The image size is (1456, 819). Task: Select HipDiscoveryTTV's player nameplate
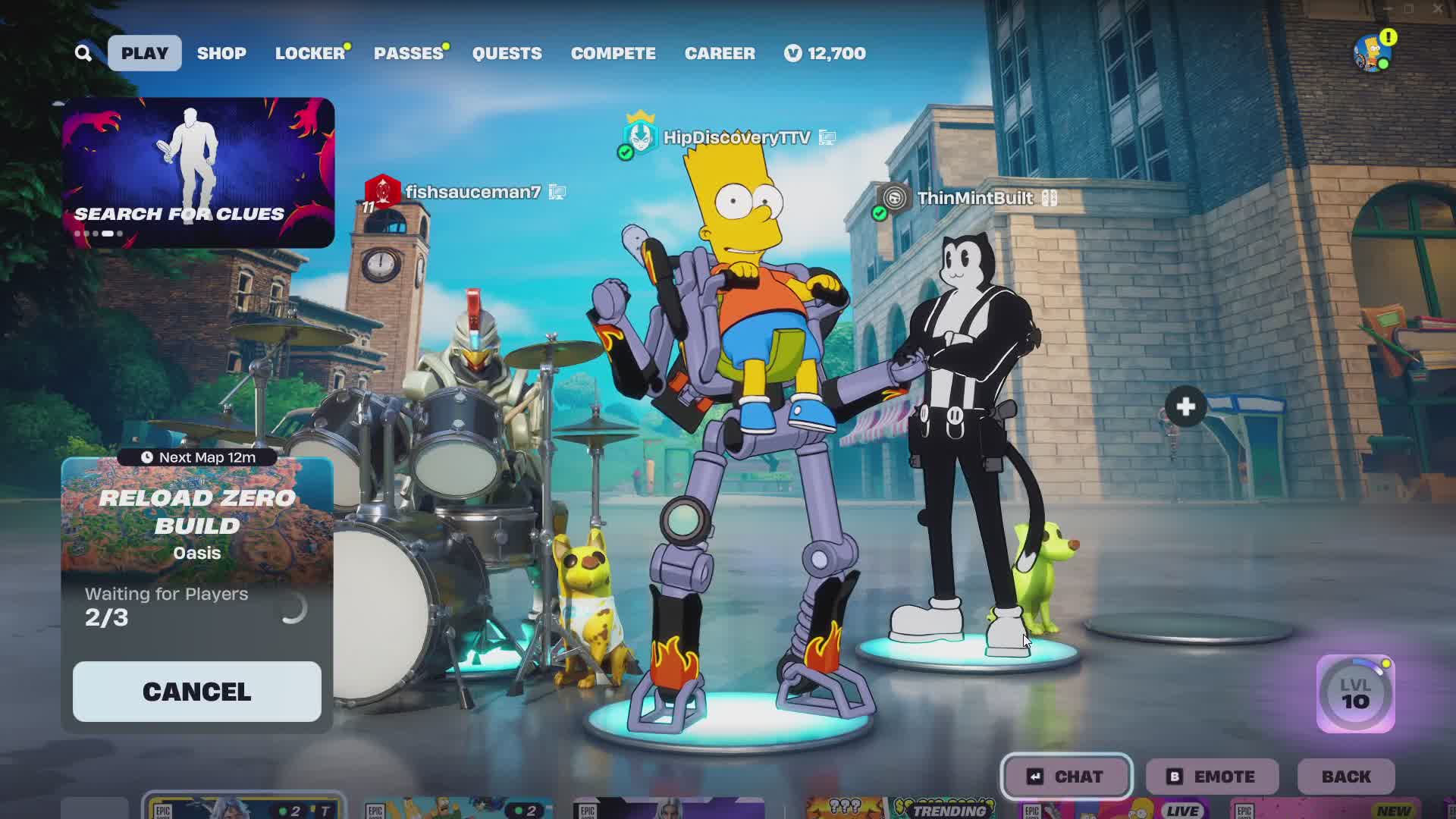pos(736,137)
